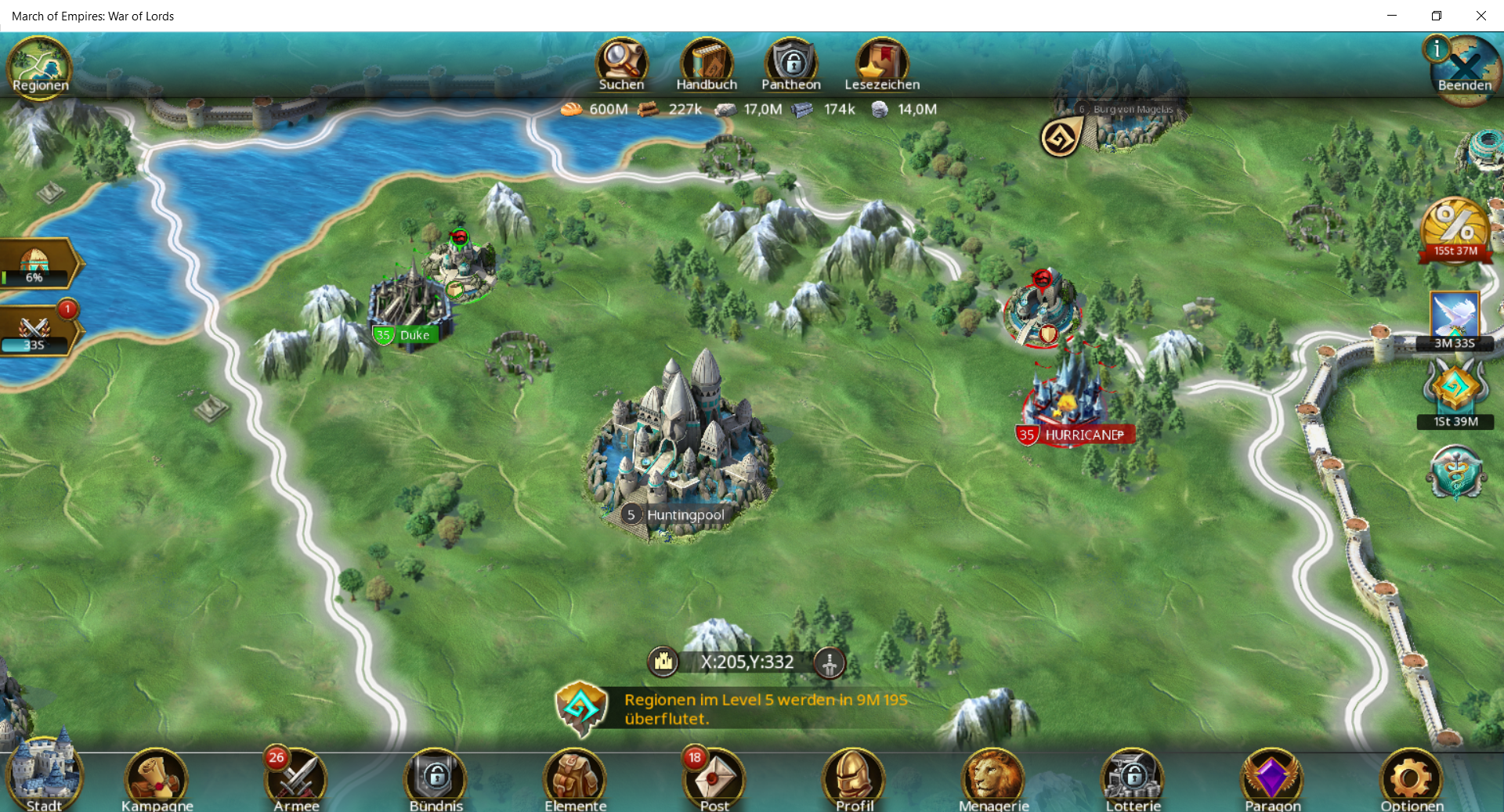Open the locked Pantheon icon
1504x812 pixels.
pyautogui.click(x=791, y=64)
